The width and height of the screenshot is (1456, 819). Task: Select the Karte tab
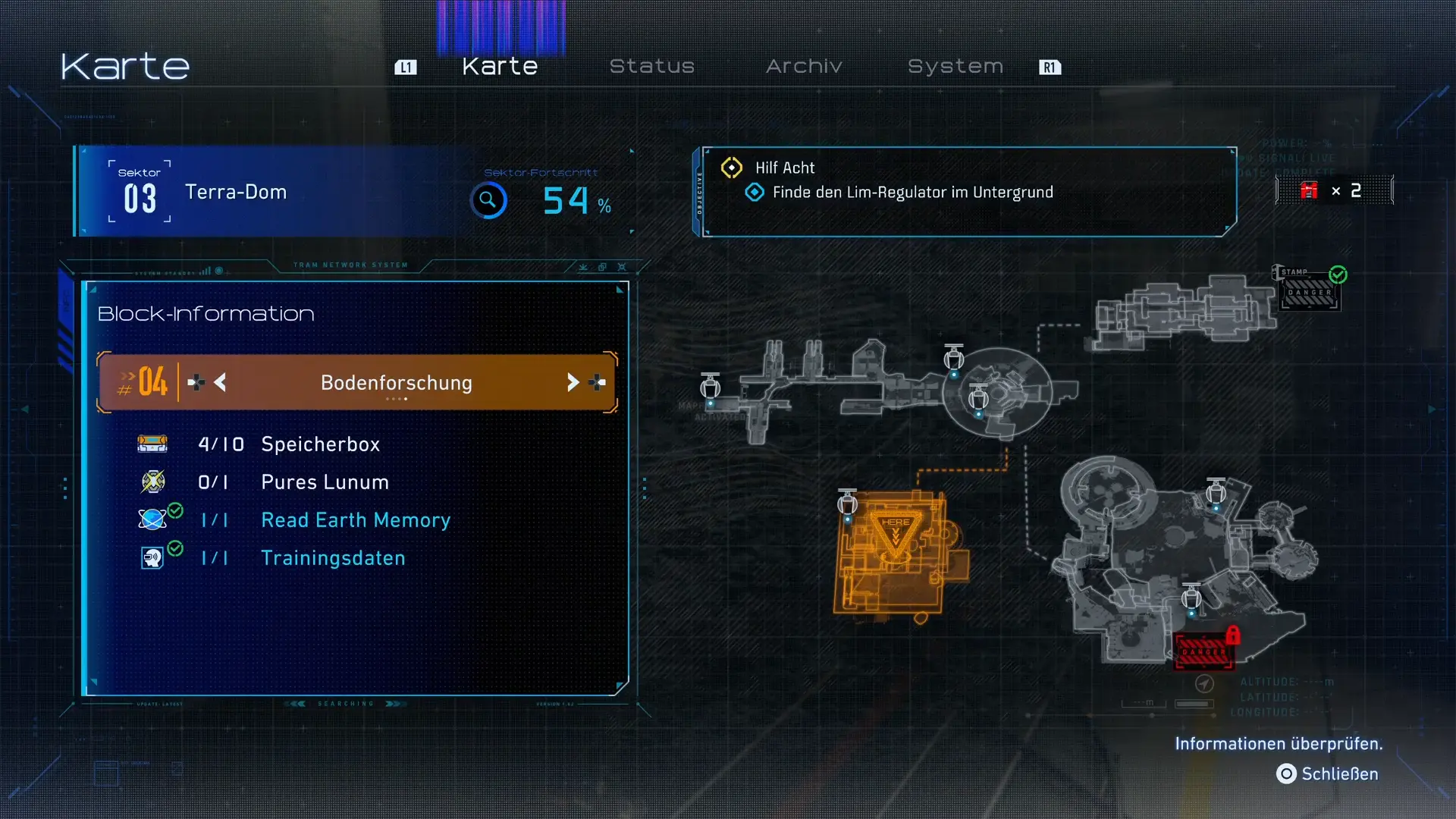500,67
